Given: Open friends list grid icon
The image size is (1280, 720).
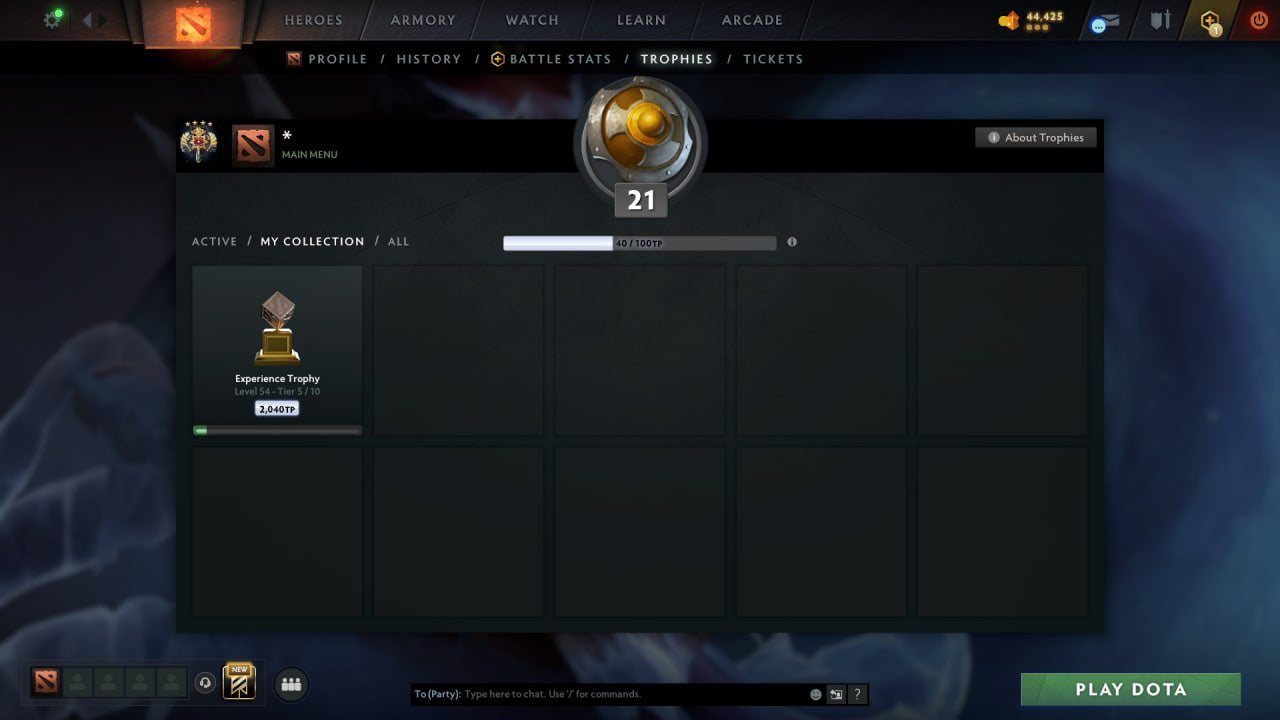Looking at the screenshot, I should [290, 684].
